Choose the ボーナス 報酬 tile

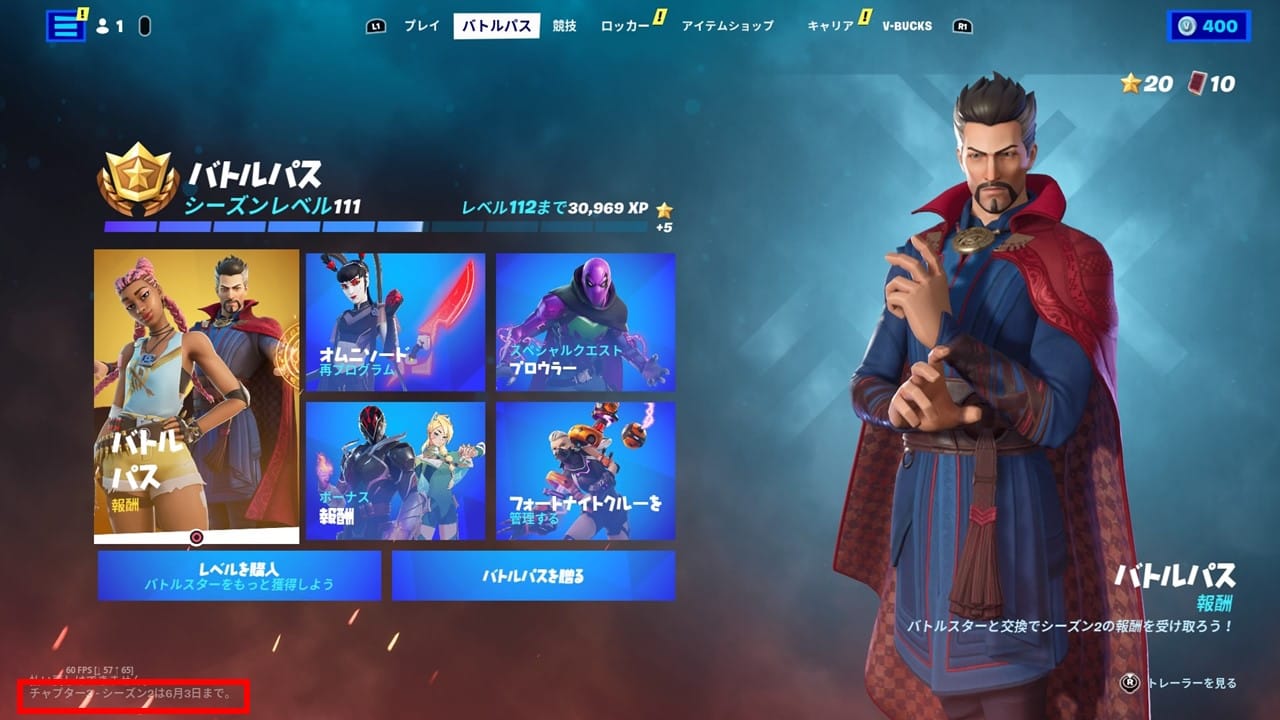(x=395, y=471)
